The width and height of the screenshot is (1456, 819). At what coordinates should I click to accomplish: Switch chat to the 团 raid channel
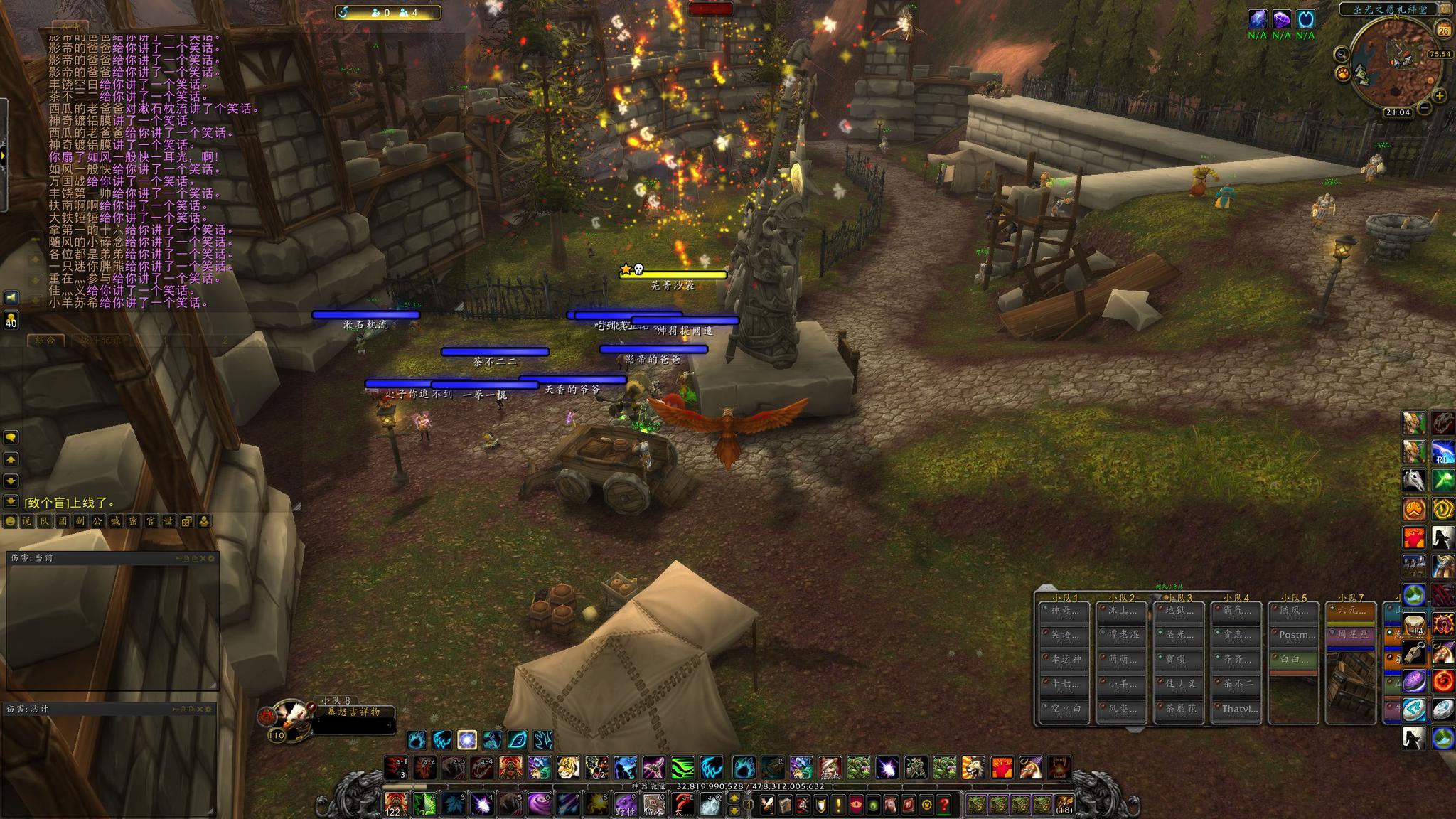coord(62,522)
